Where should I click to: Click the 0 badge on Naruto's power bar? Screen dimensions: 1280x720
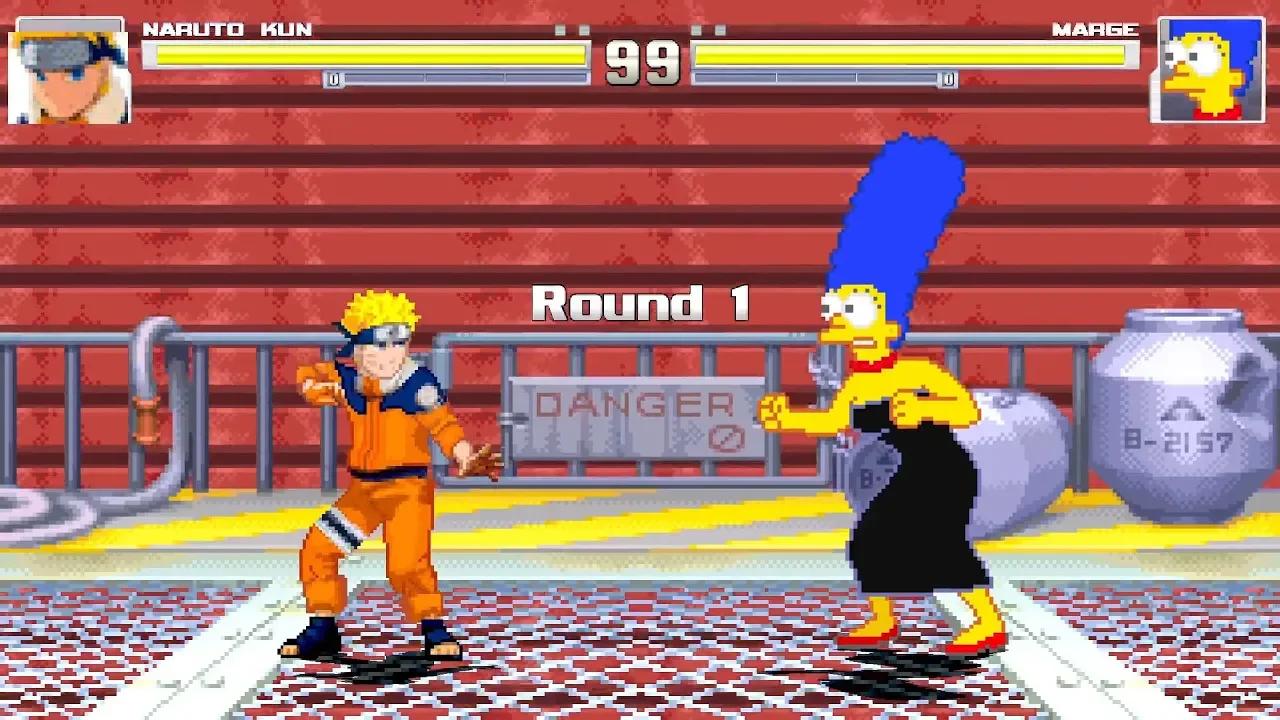[x=333, y=78]
